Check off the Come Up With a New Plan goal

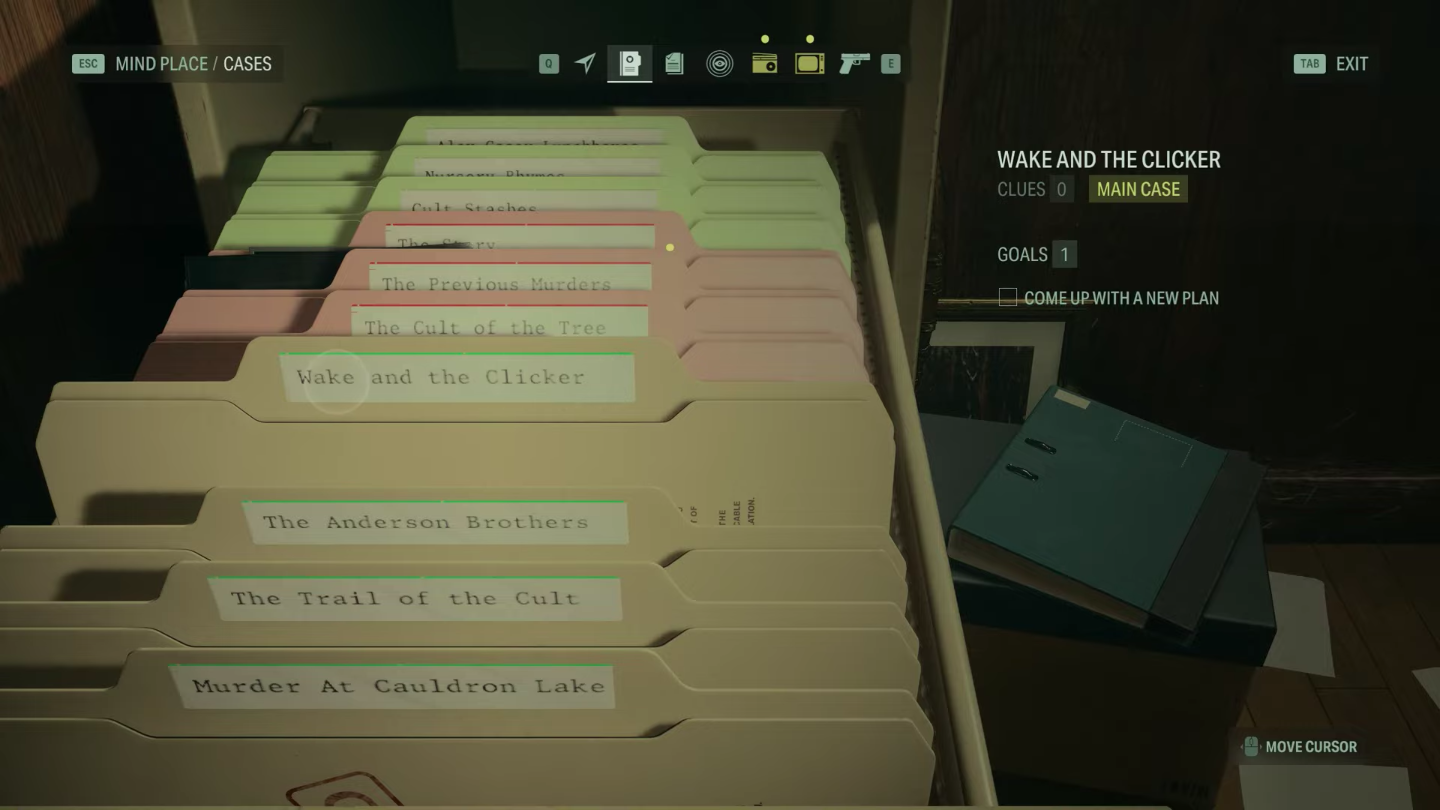[1008, 297]
